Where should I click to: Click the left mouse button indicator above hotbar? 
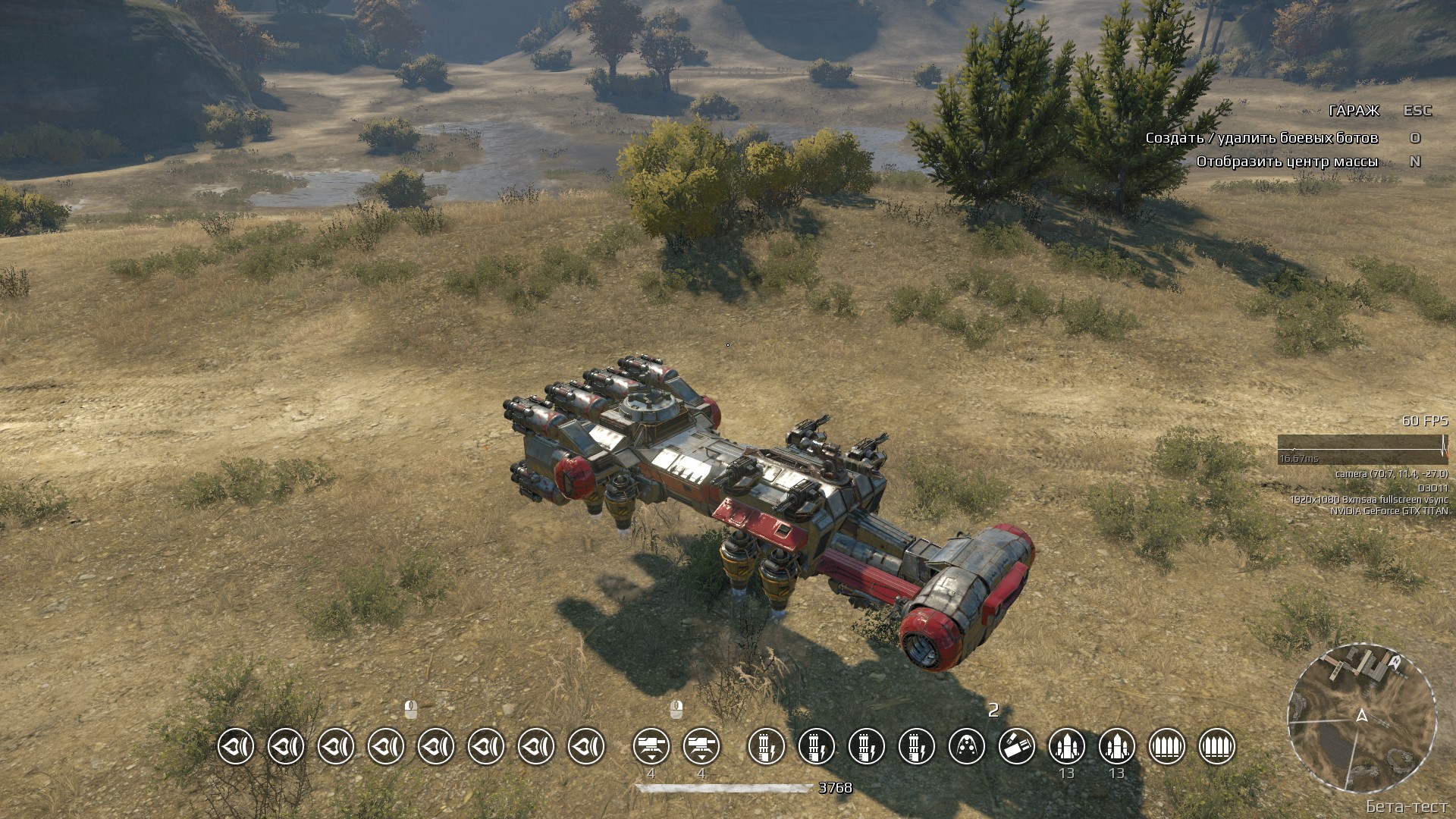tap(411, 711)
